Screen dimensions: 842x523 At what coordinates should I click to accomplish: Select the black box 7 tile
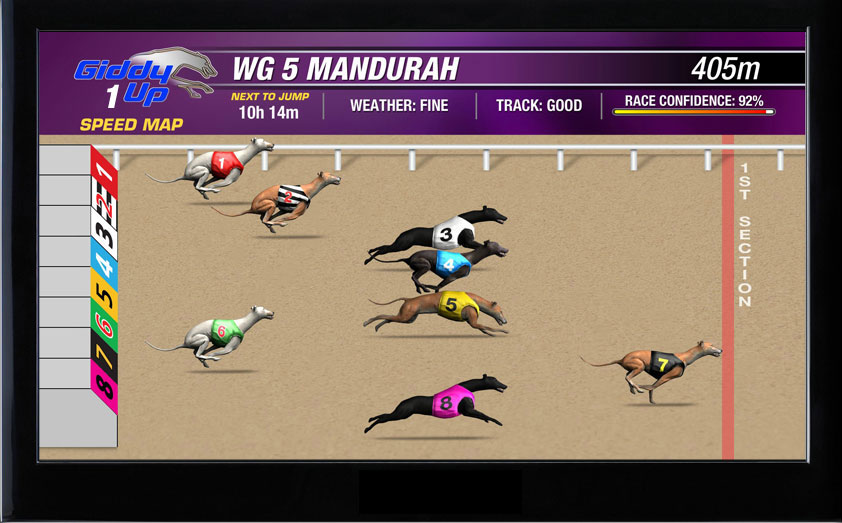pyautogui.click(x=104, y=358)
